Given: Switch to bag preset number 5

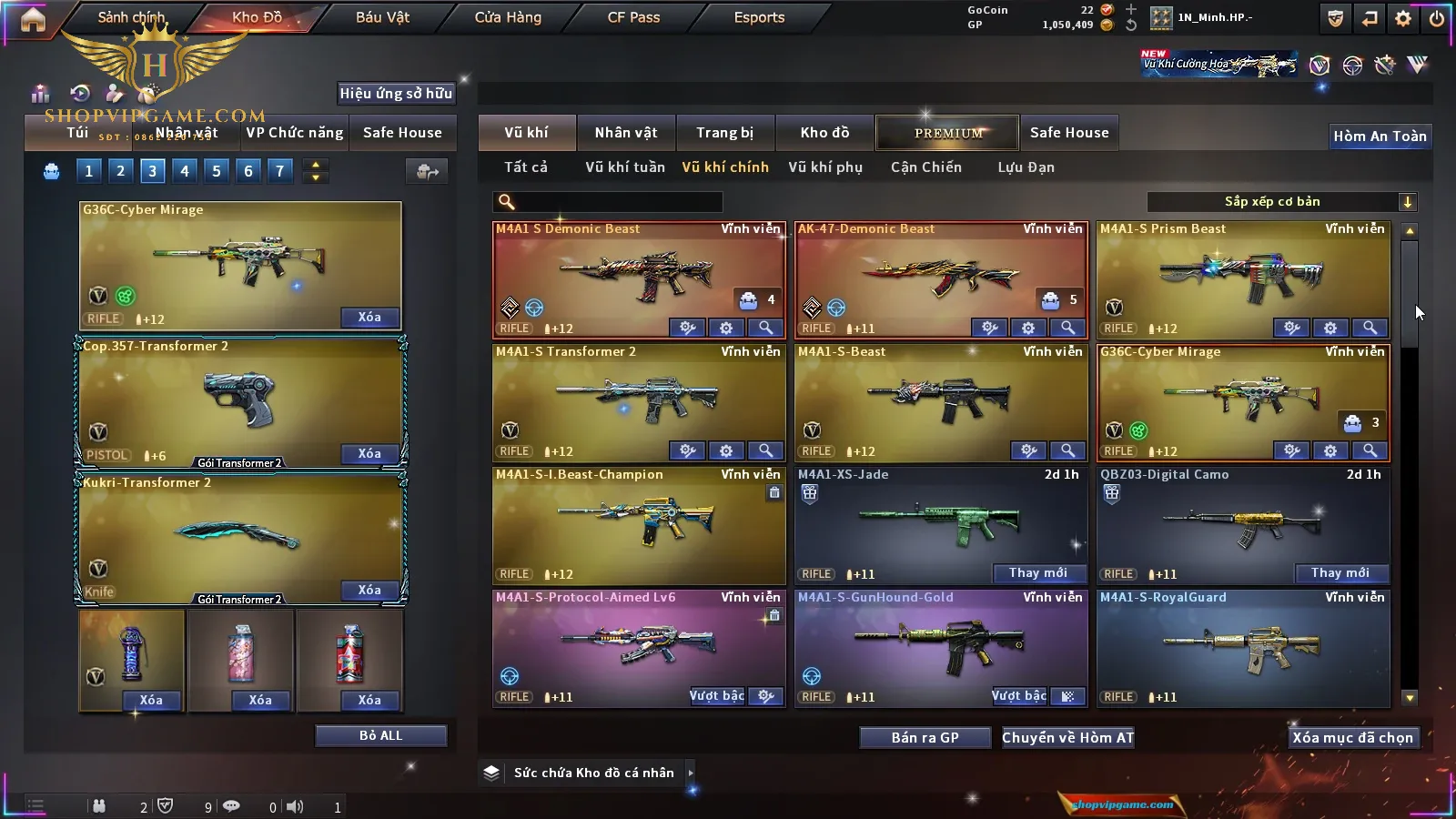Looking at the screenshot, I should 217,171.
